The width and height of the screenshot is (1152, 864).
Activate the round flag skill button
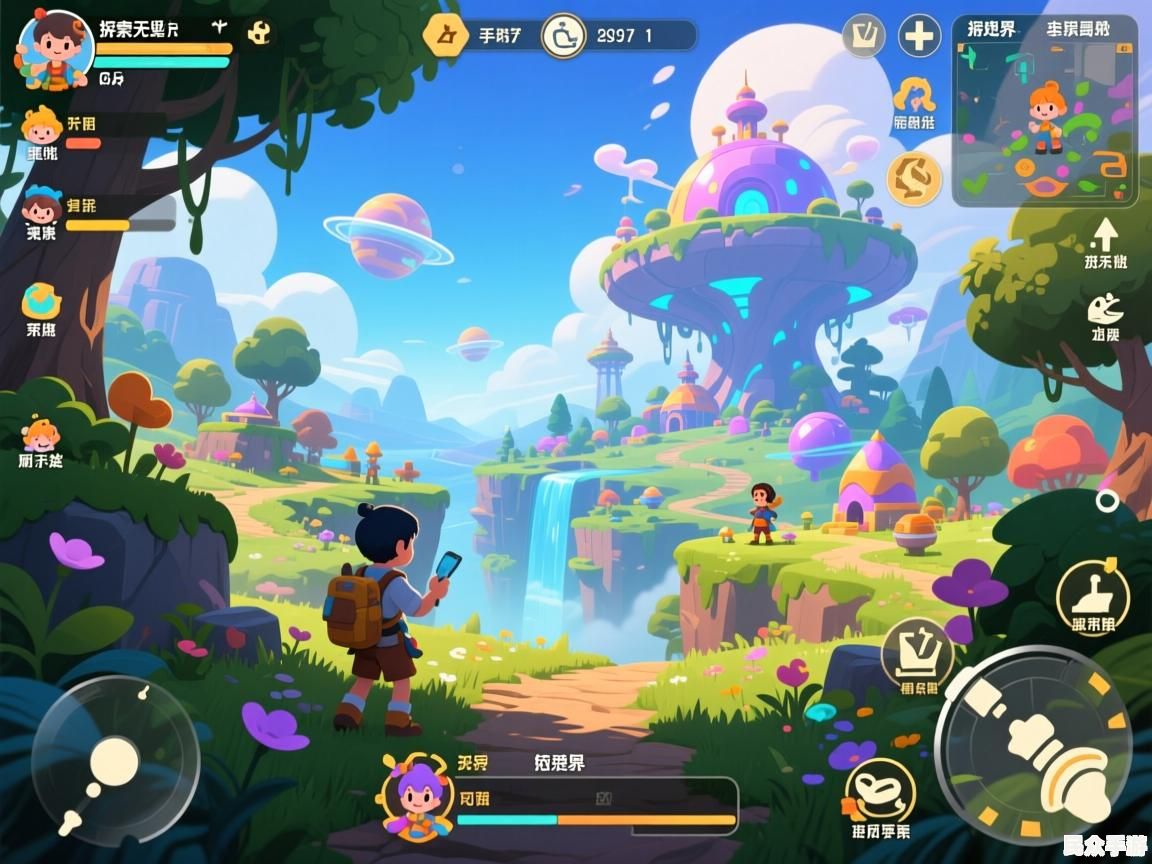tap(917, 651)
